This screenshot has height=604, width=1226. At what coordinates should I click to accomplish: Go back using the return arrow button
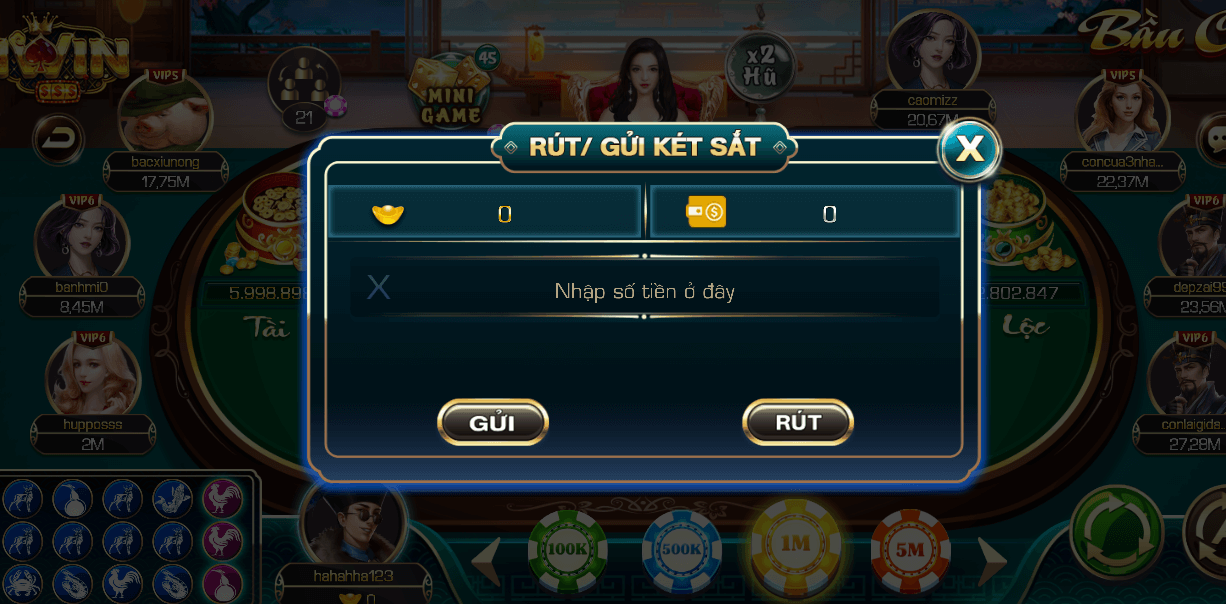click(x=58, y=137)
